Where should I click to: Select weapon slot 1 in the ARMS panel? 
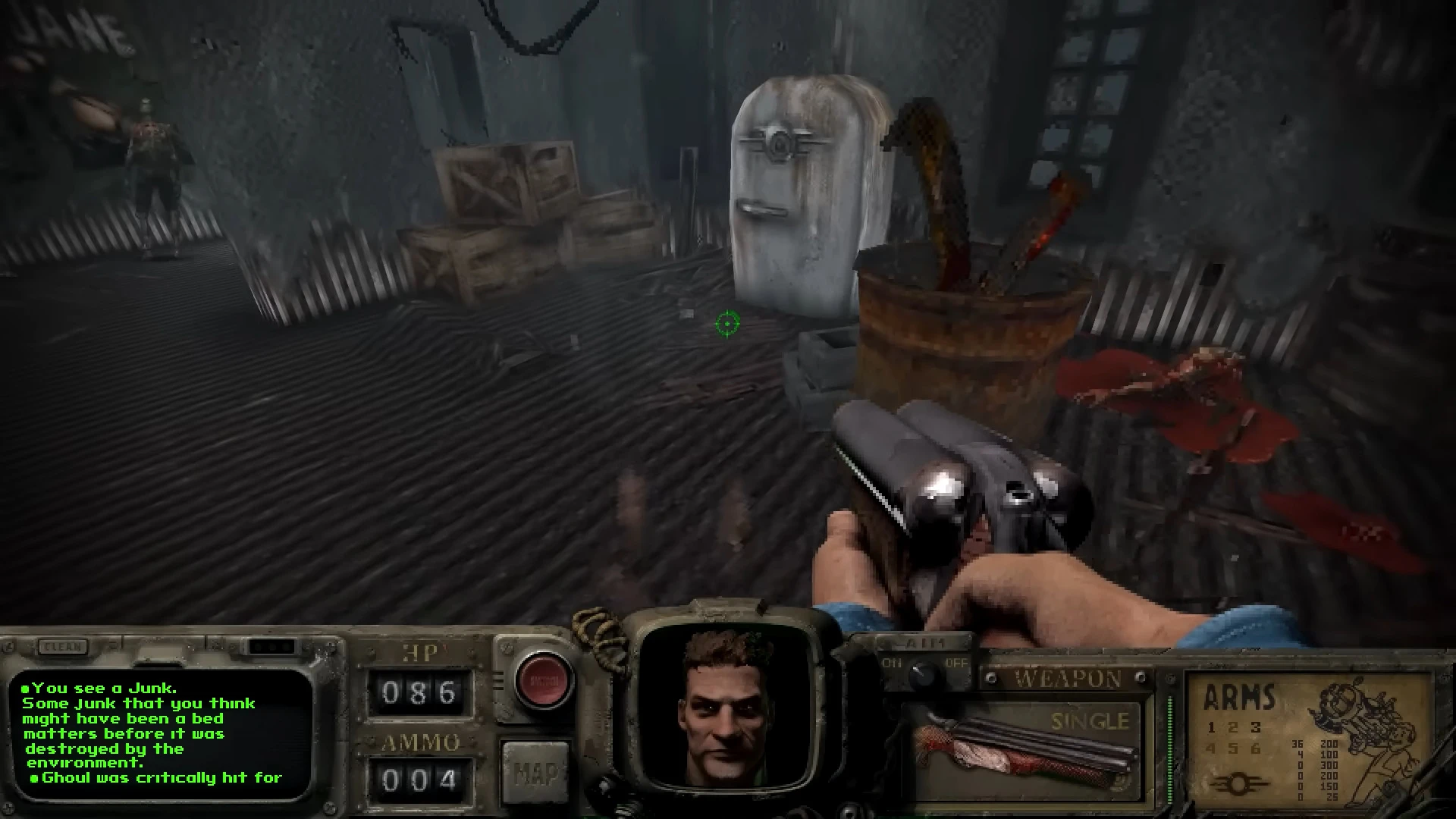click(x=1211, y=728)
